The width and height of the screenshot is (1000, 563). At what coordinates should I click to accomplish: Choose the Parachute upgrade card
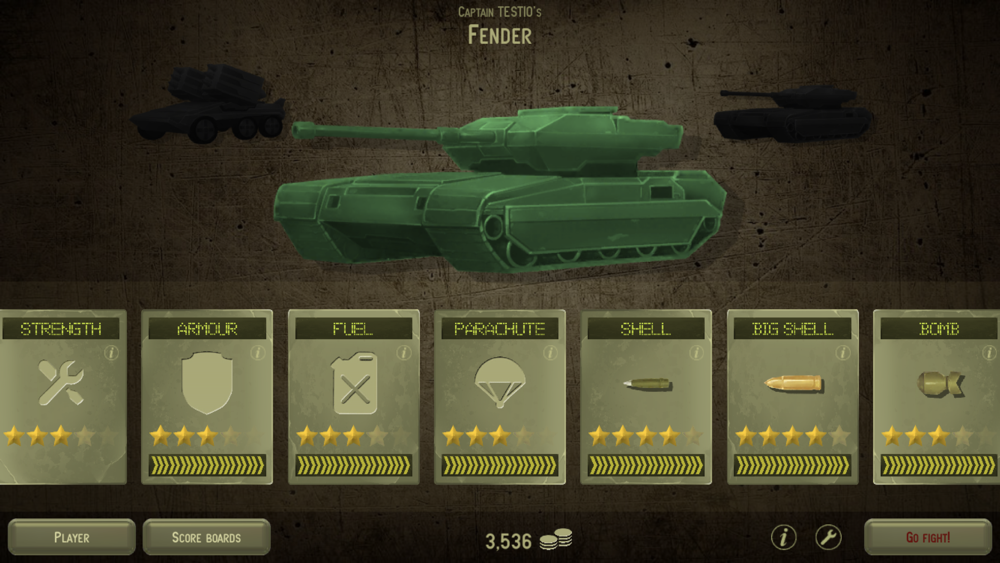[499, 396]
